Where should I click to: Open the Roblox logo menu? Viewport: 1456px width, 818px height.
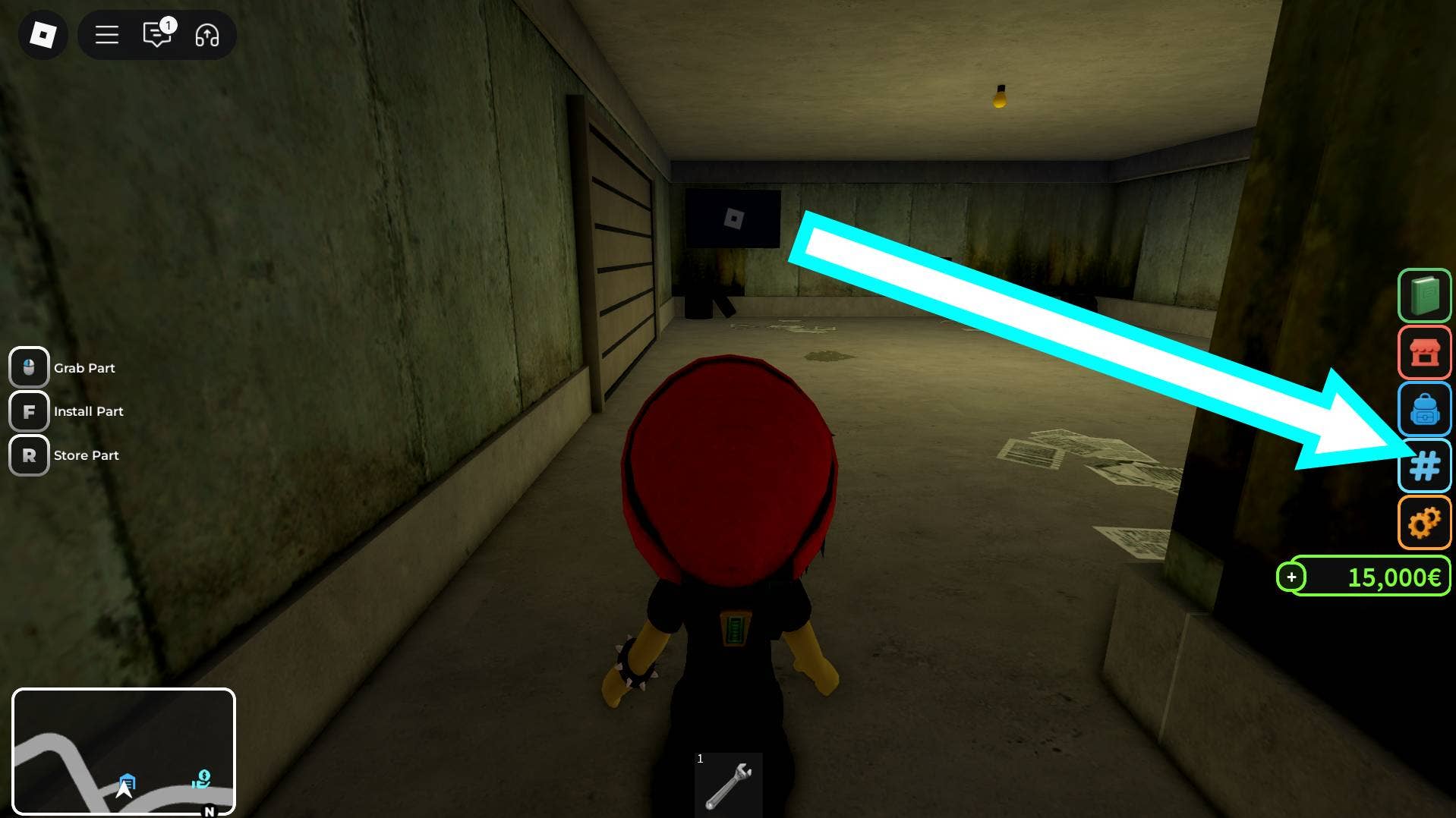point(43,35)
